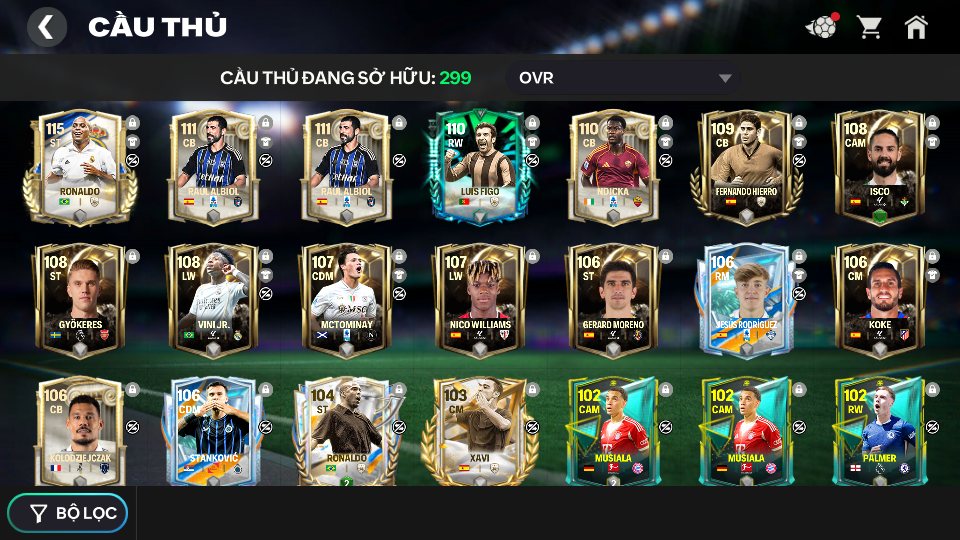This screenshot has height=540, width=960.
Task: Open the McTominay 107 CDM card
Action: [346, 298]
